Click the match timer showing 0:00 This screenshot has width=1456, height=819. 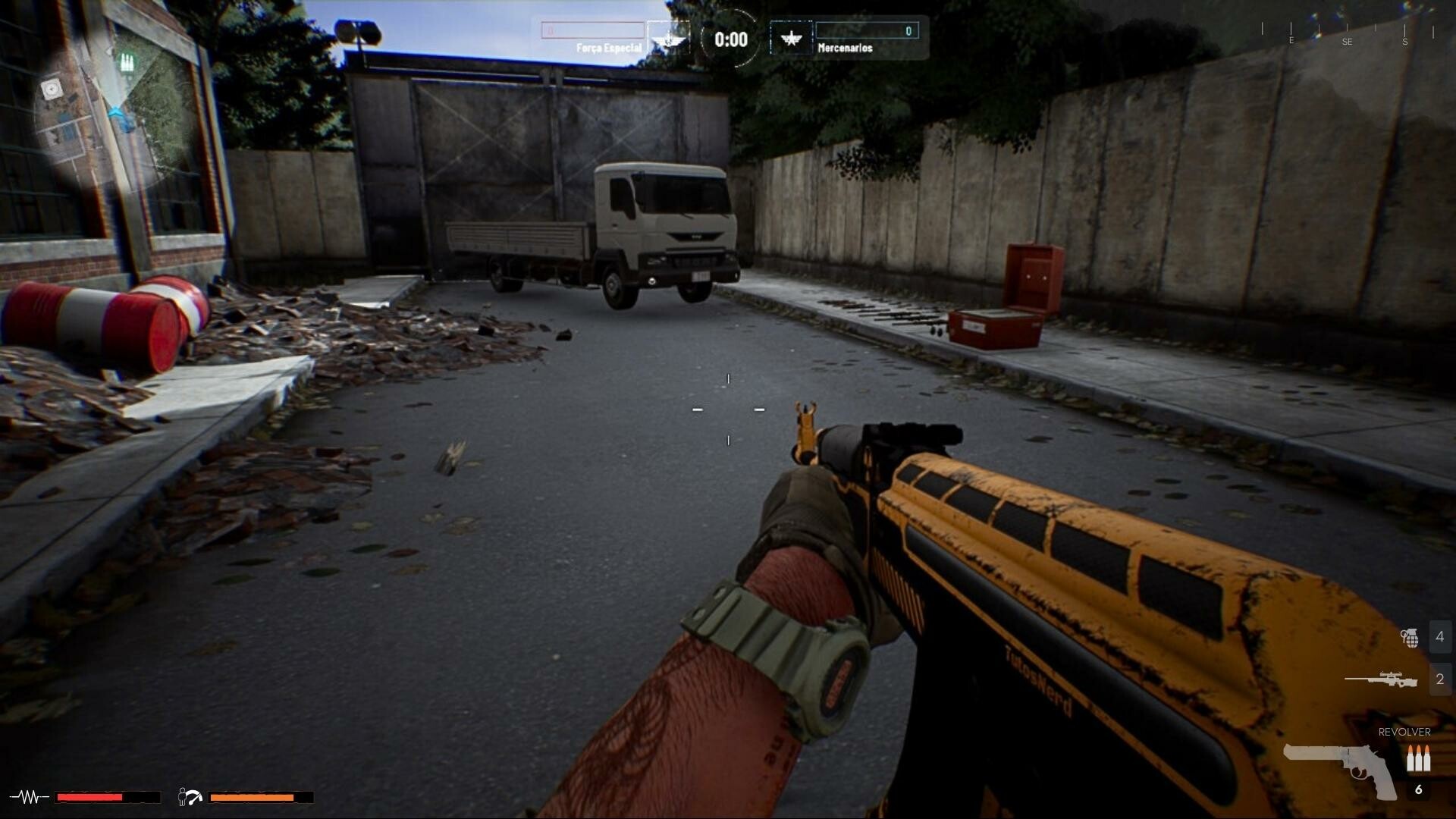tap(730, 37)
